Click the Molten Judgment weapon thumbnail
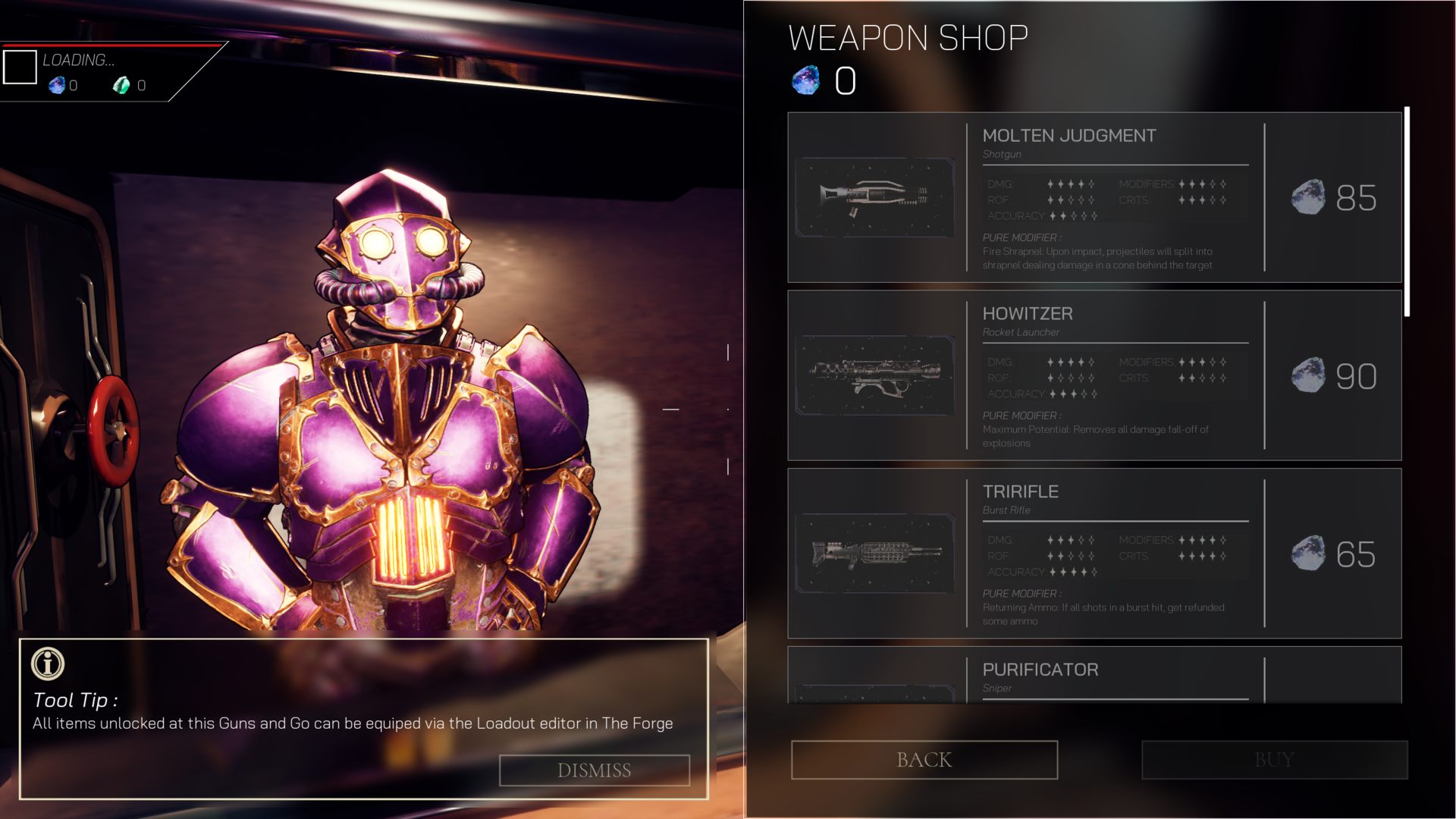The height and width of the screenshot is (819, 1456). tap(875, 197)
